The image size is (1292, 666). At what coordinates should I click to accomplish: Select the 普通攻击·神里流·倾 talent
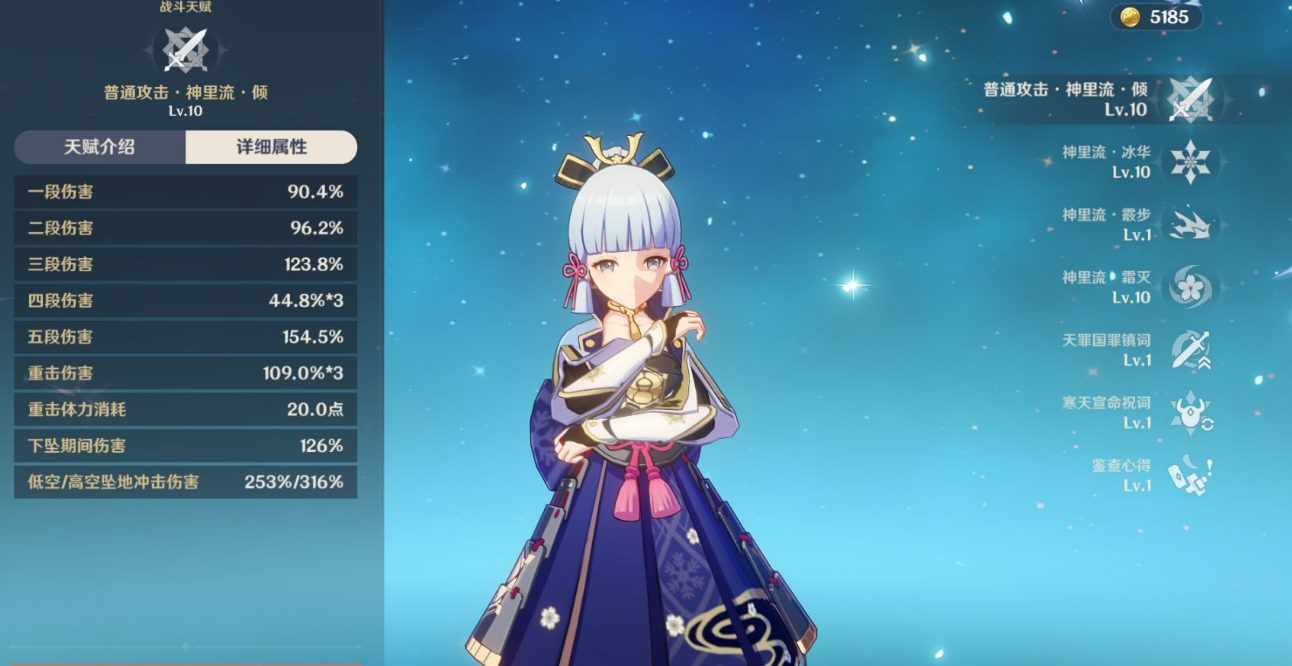(1190, 99)
